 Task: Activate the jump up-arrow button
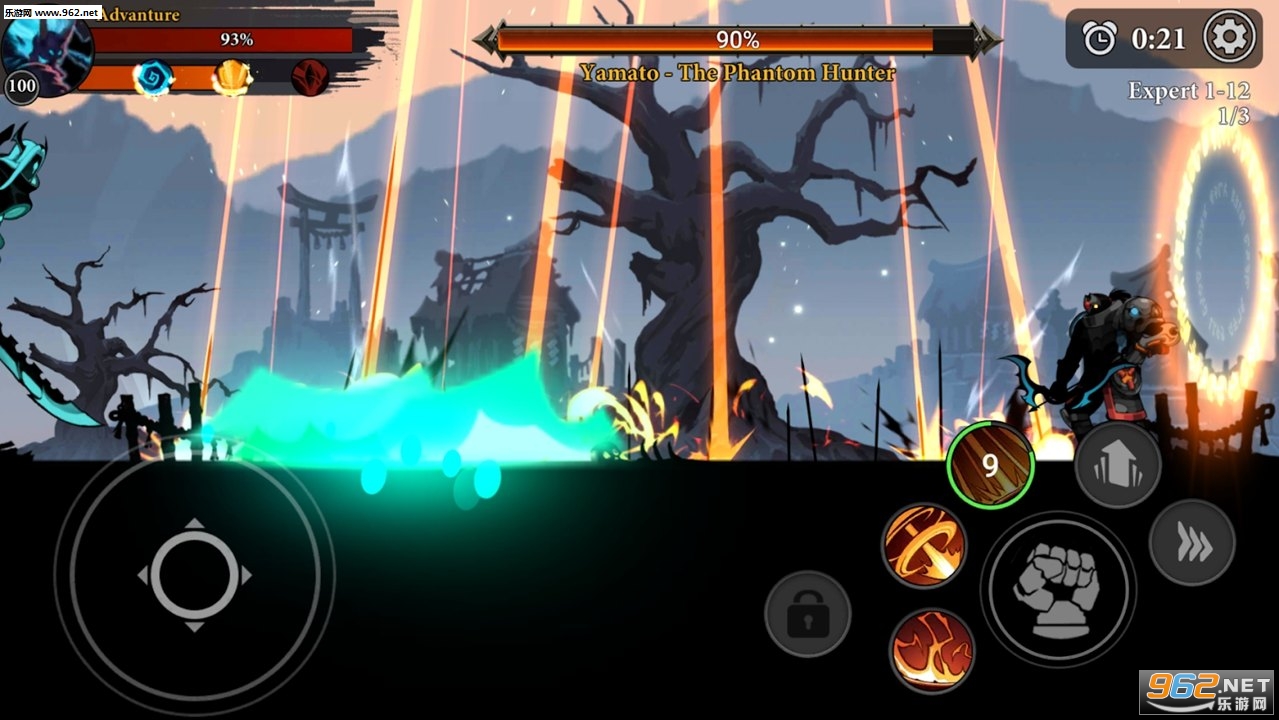click(x=1118, y=464)
